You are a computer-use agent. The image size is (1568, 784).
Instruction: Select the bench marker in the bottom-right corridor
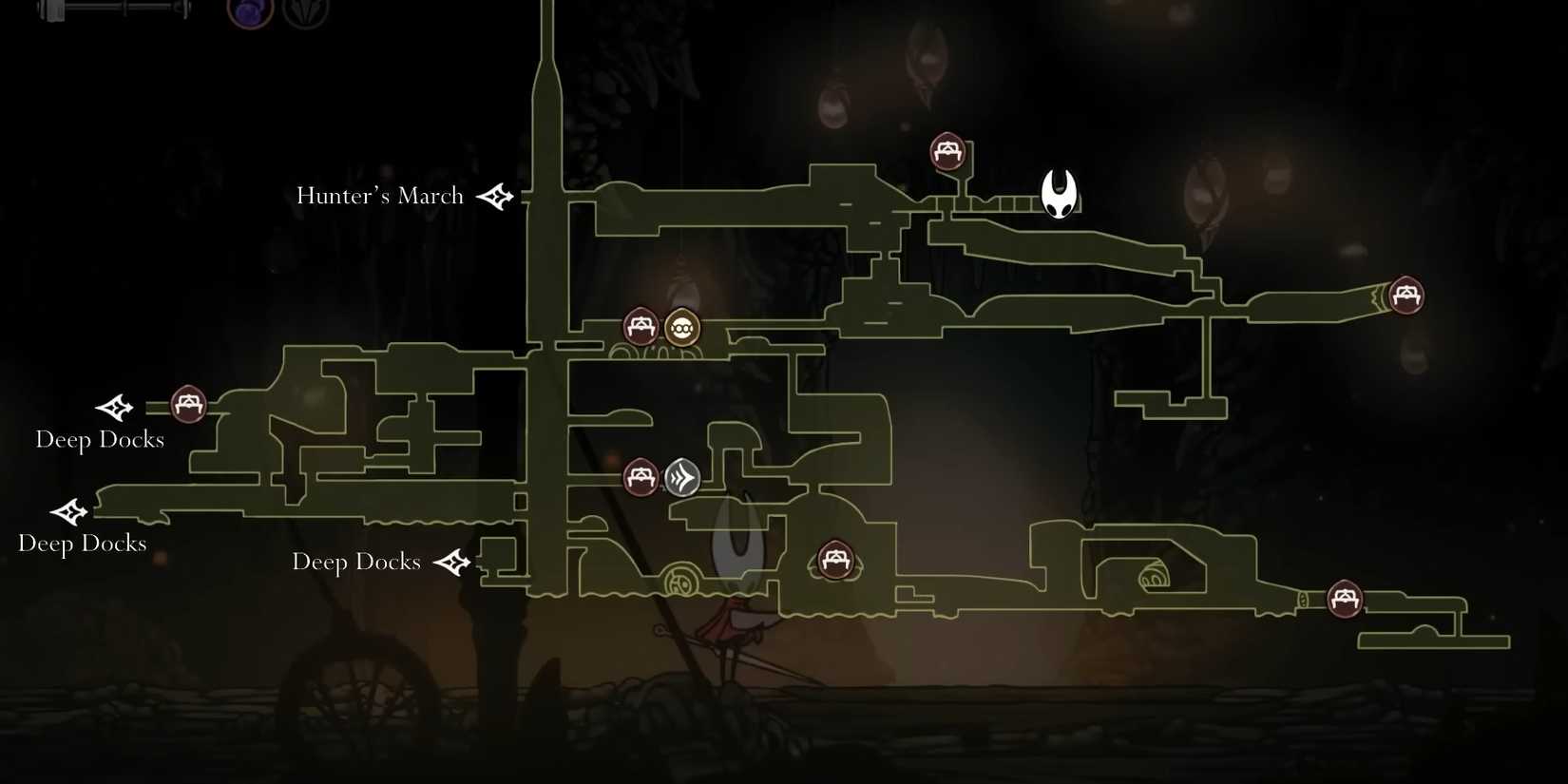point(1346,600)
